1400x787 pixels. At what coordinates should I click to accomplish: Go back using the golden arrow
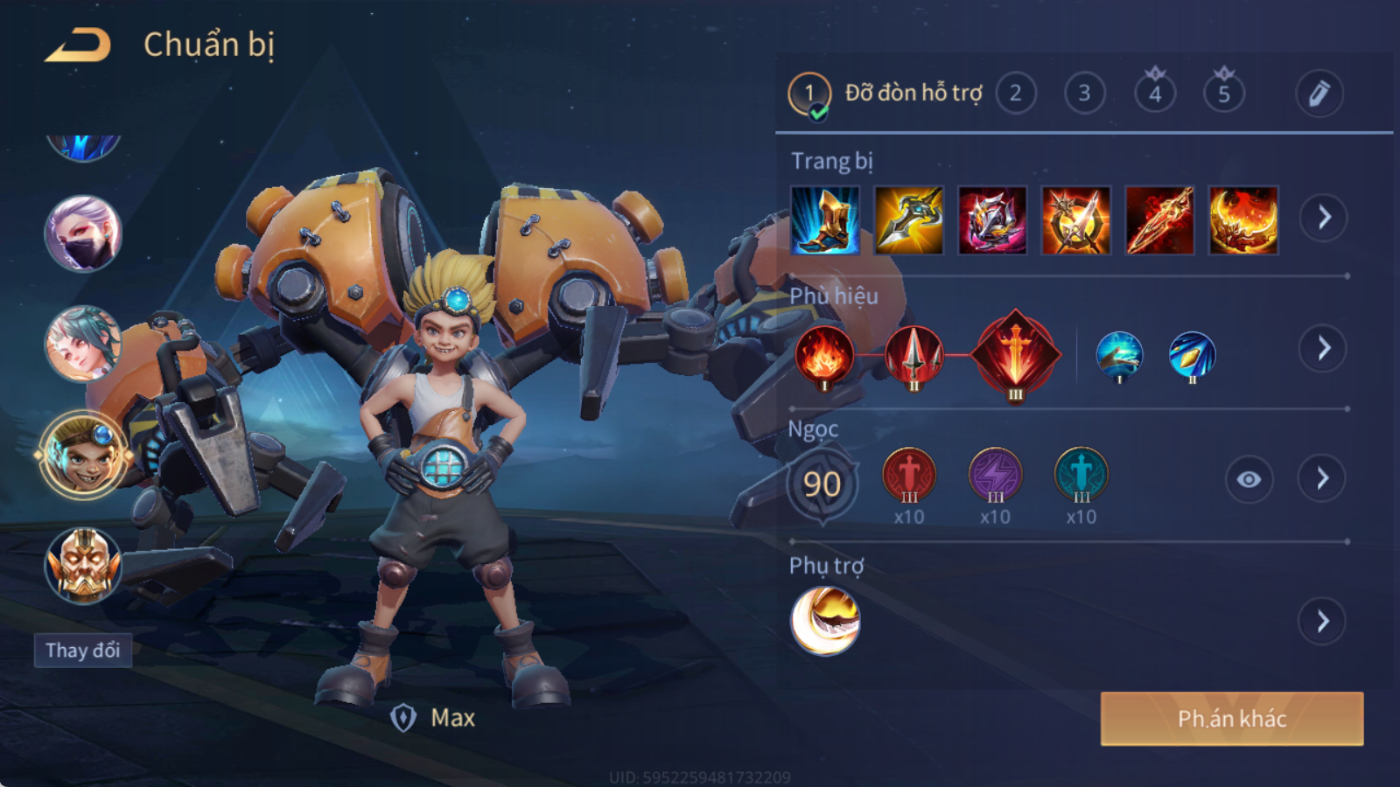pyautogui.click(x=78, y=46)
